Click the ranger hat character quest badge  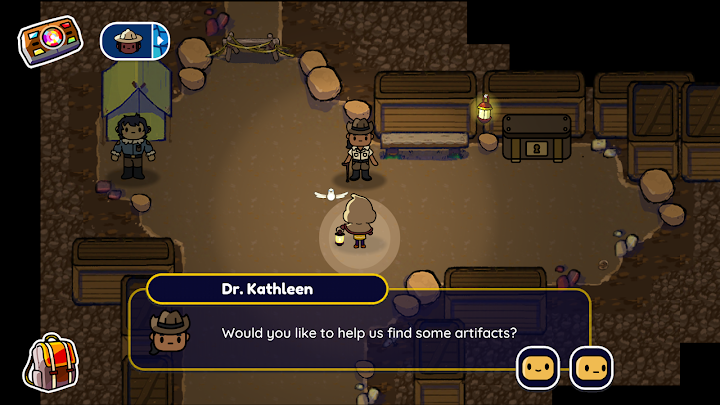pyautogui.click(x=127, y=41)
